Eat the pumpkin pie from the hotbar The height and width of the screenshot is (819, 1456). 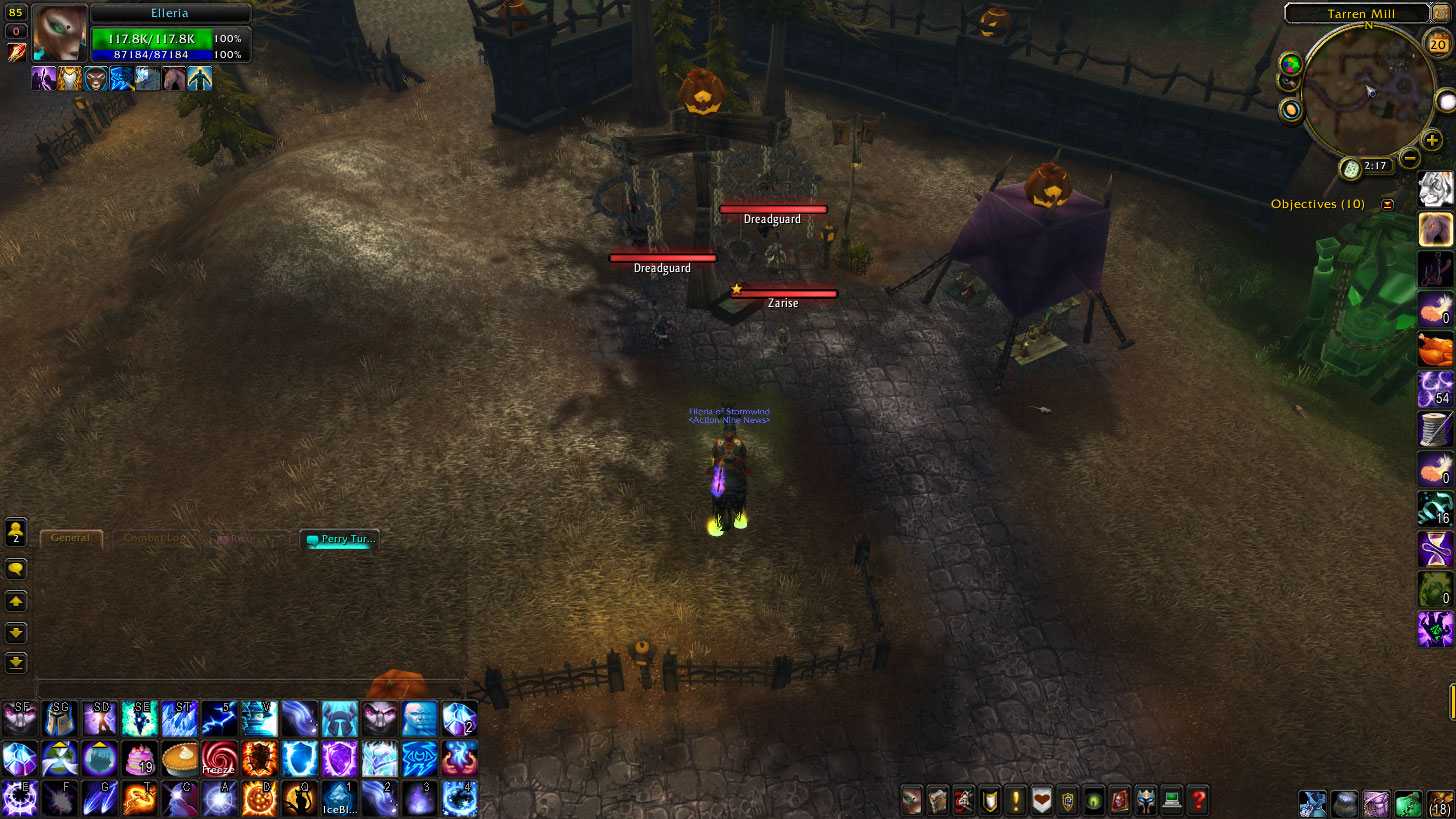coord(179,758)
